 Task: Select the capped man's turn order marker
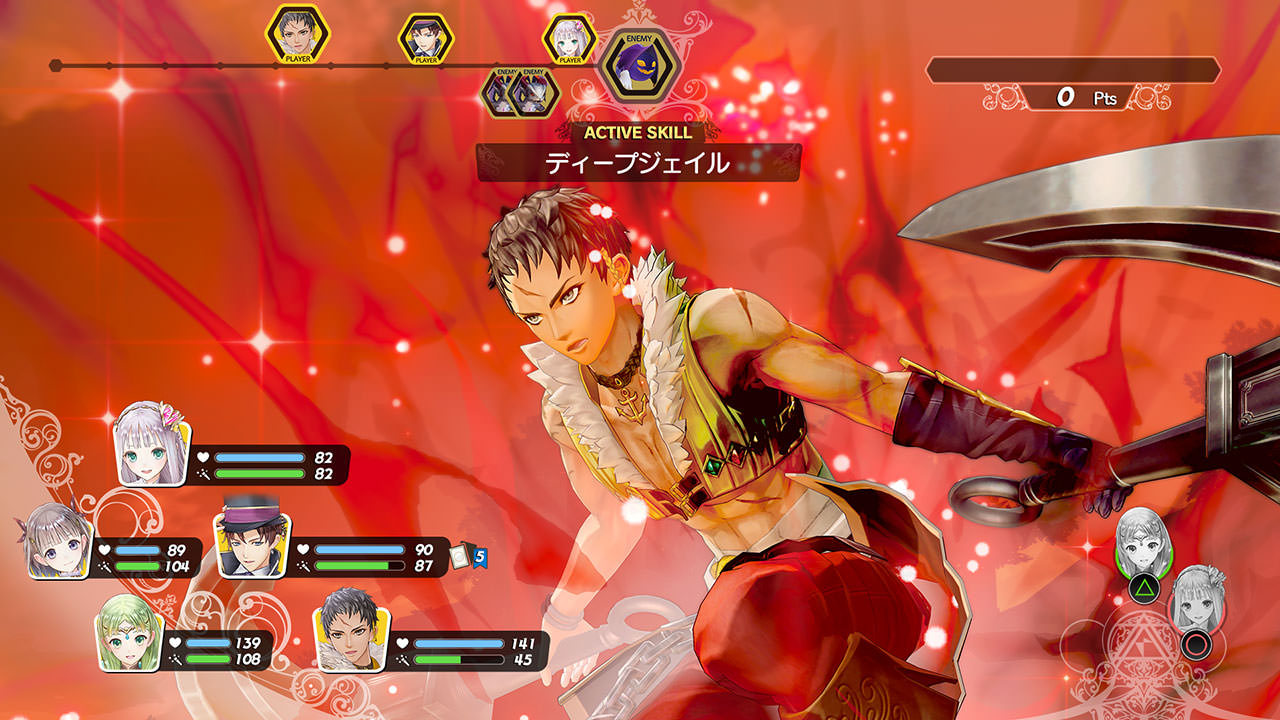(426, 38)
